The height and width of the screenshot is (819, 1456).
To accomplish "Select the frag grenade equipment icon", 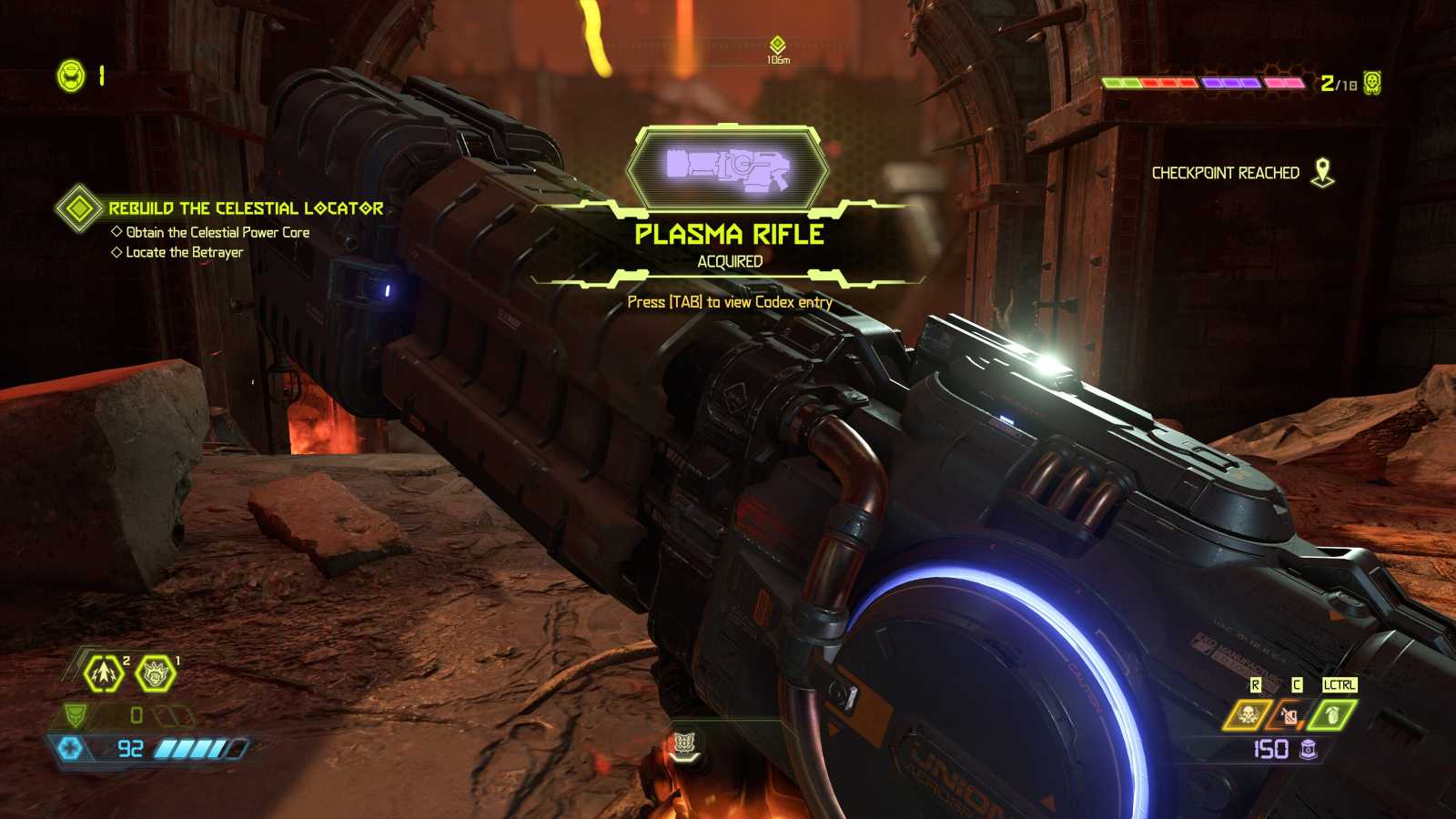I will tap(1331, 715).
